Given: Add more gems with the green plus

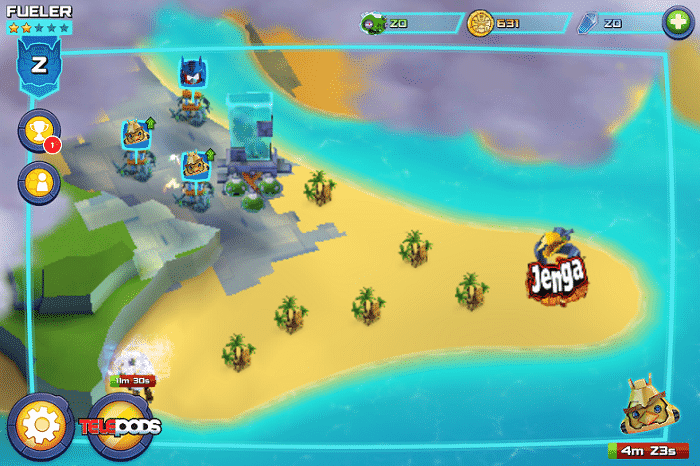Looking at the screenshot, I should [x=677, y=23].
